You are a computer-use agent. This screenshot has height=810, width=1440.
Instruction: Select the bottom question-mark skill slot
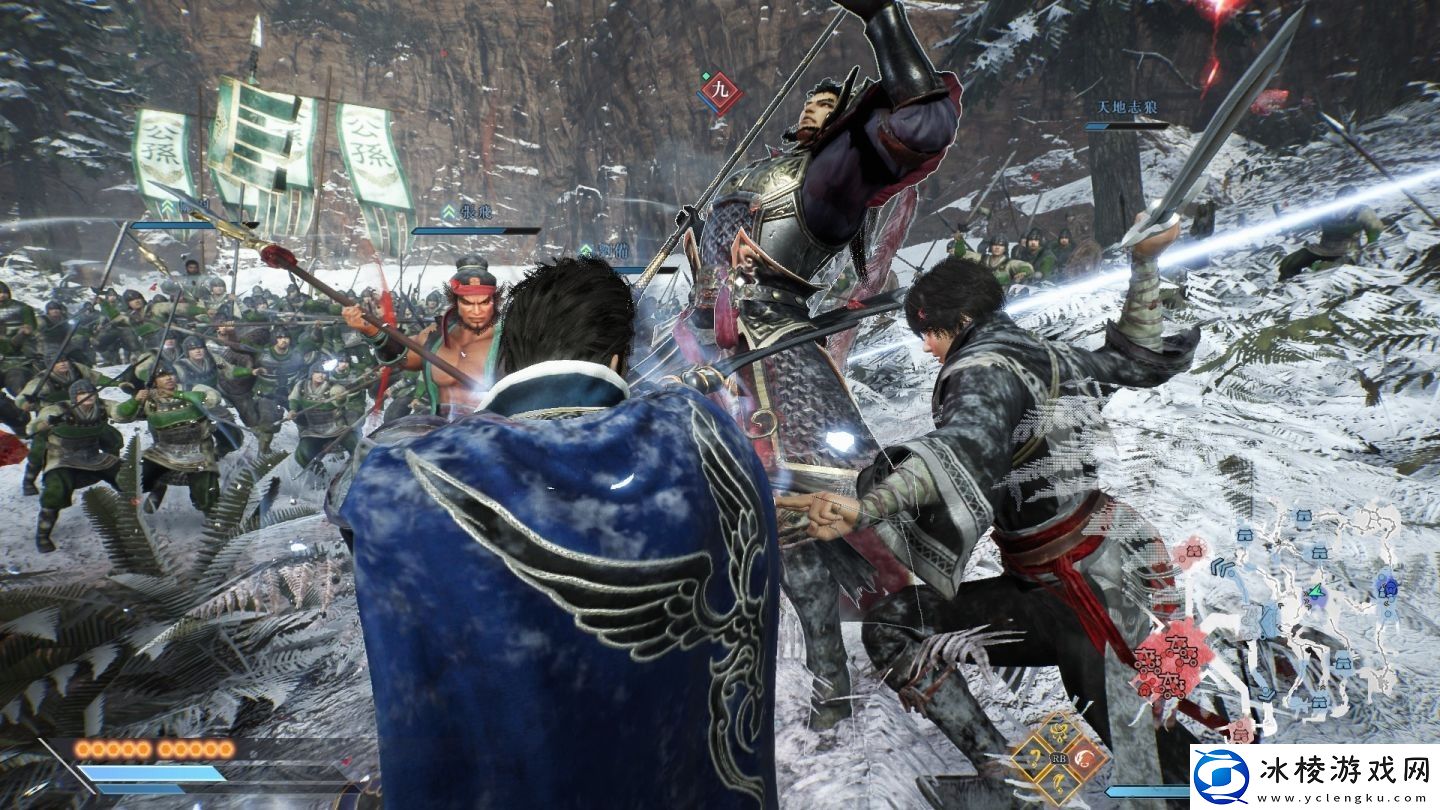click(1057, 783)
